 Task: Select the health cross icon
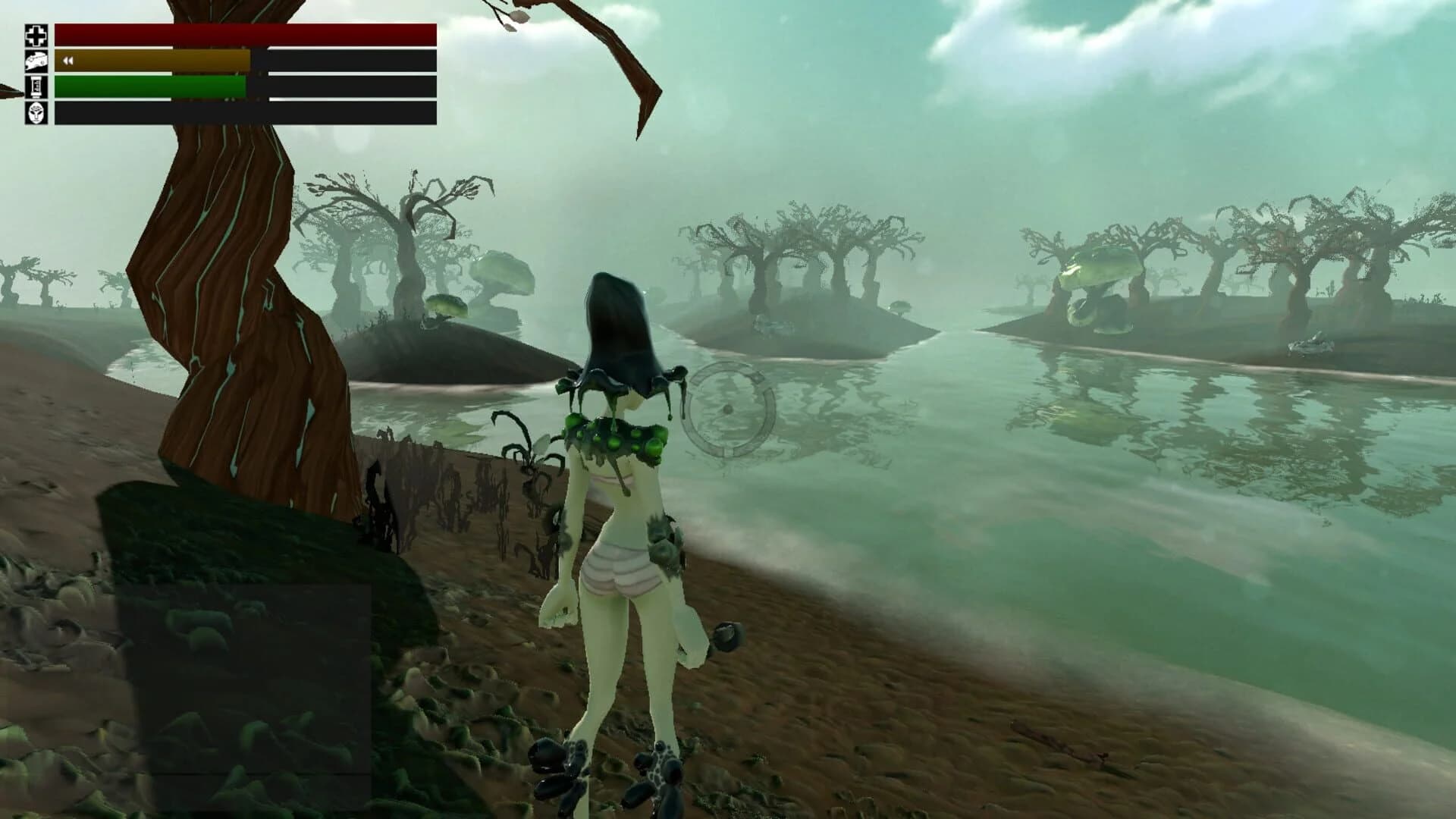tap(36, 34)
